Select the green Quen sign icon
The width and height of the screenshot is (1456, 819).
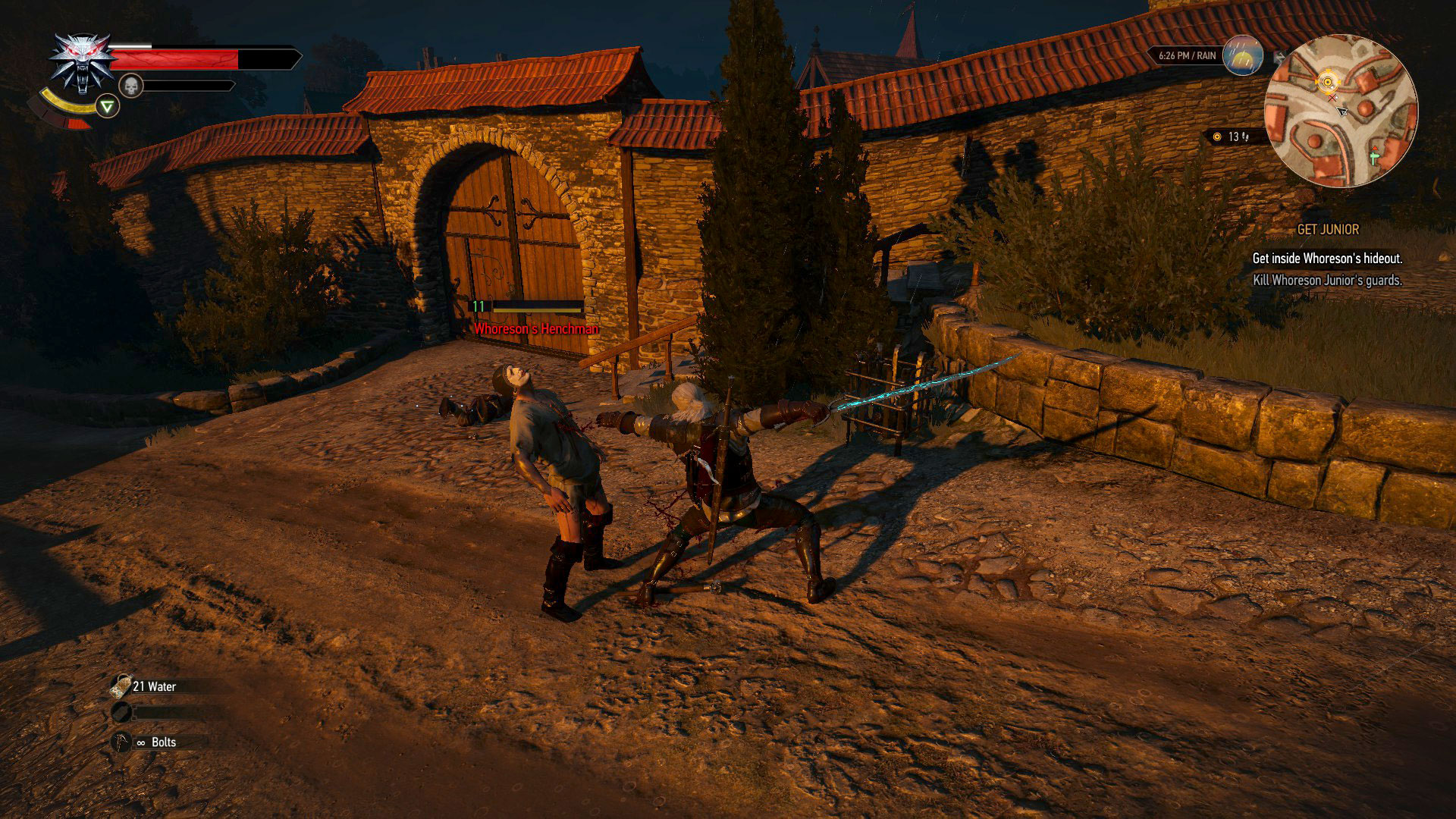pos(108,107)
